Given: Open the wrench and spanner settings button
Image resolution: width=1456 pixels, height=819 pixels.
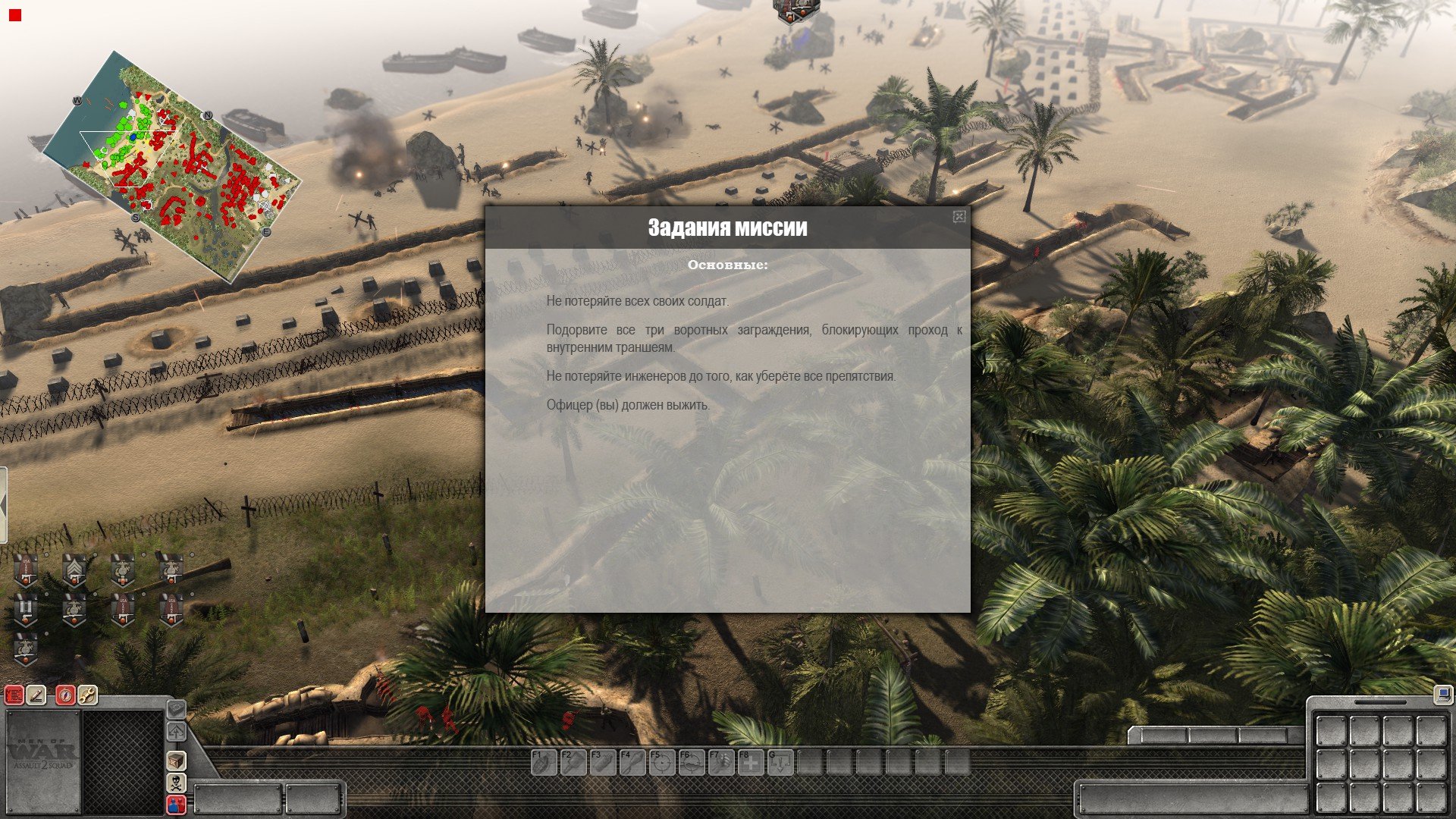Looking at the screenshot, I should [87, 695].
